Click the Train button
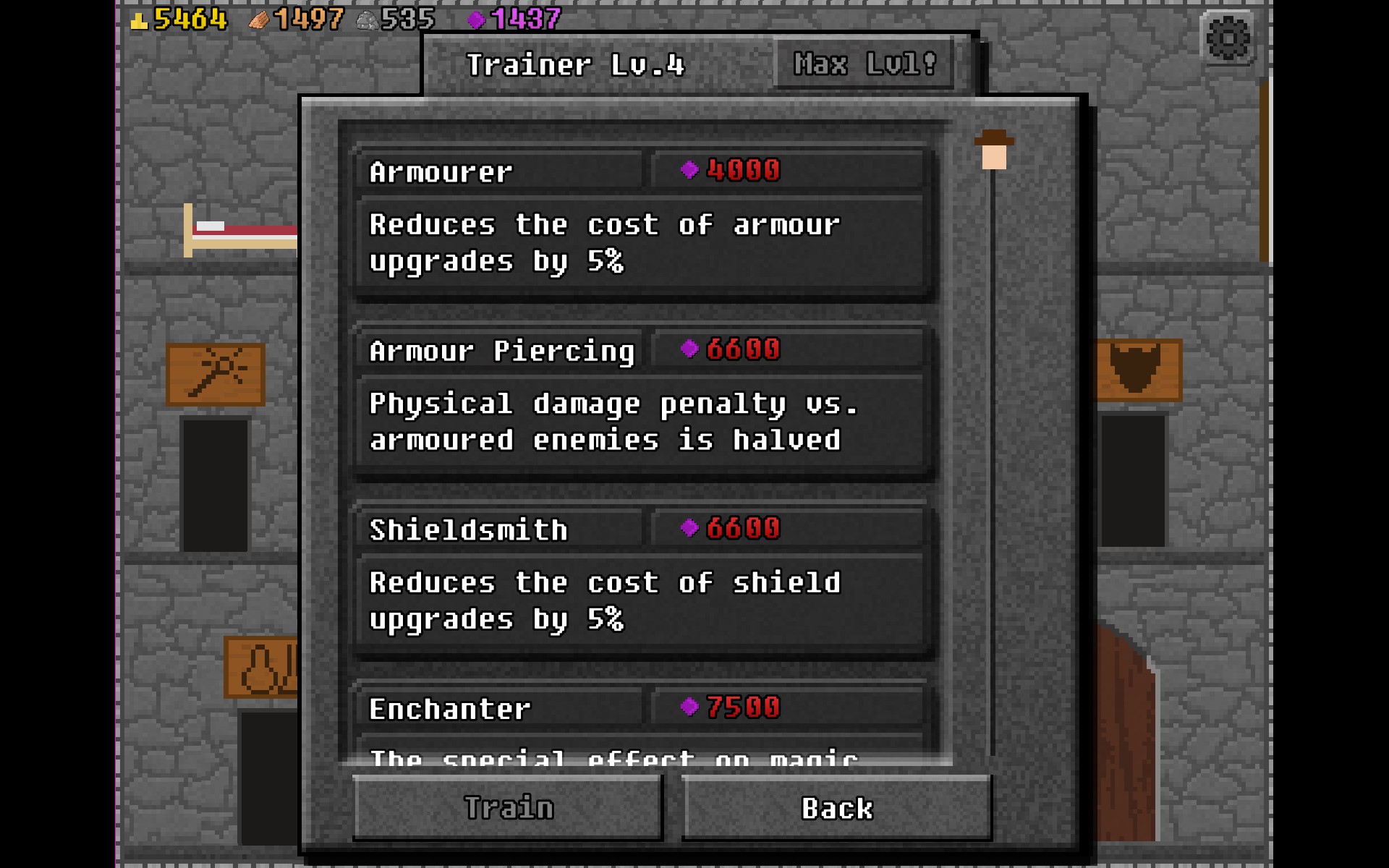The width and height of the screenshot is (1389, 868). [x=508, y=807]
